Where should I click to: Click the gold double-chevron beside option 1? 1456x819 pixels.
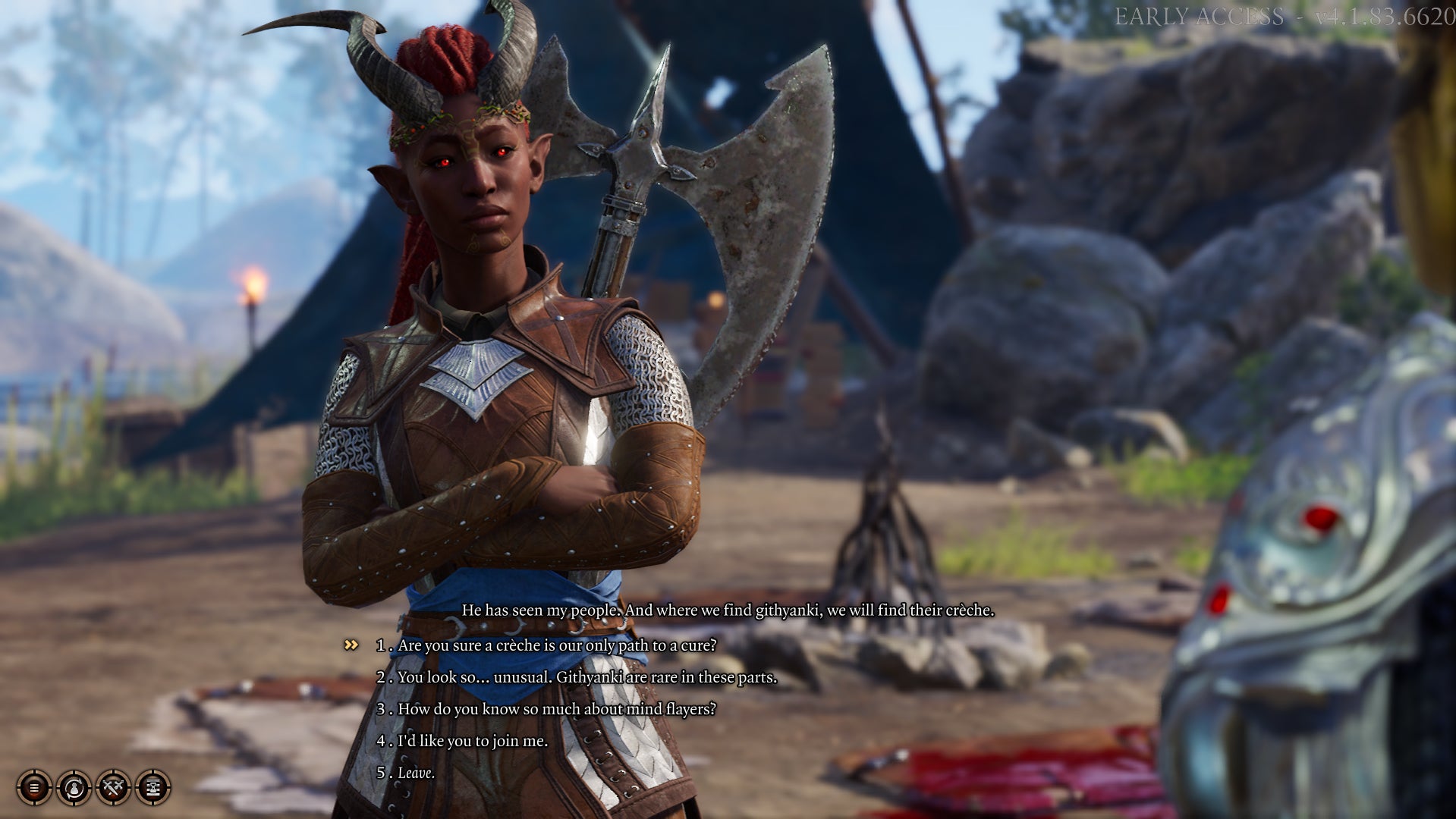pyautogui.click(x=351, y=646)
